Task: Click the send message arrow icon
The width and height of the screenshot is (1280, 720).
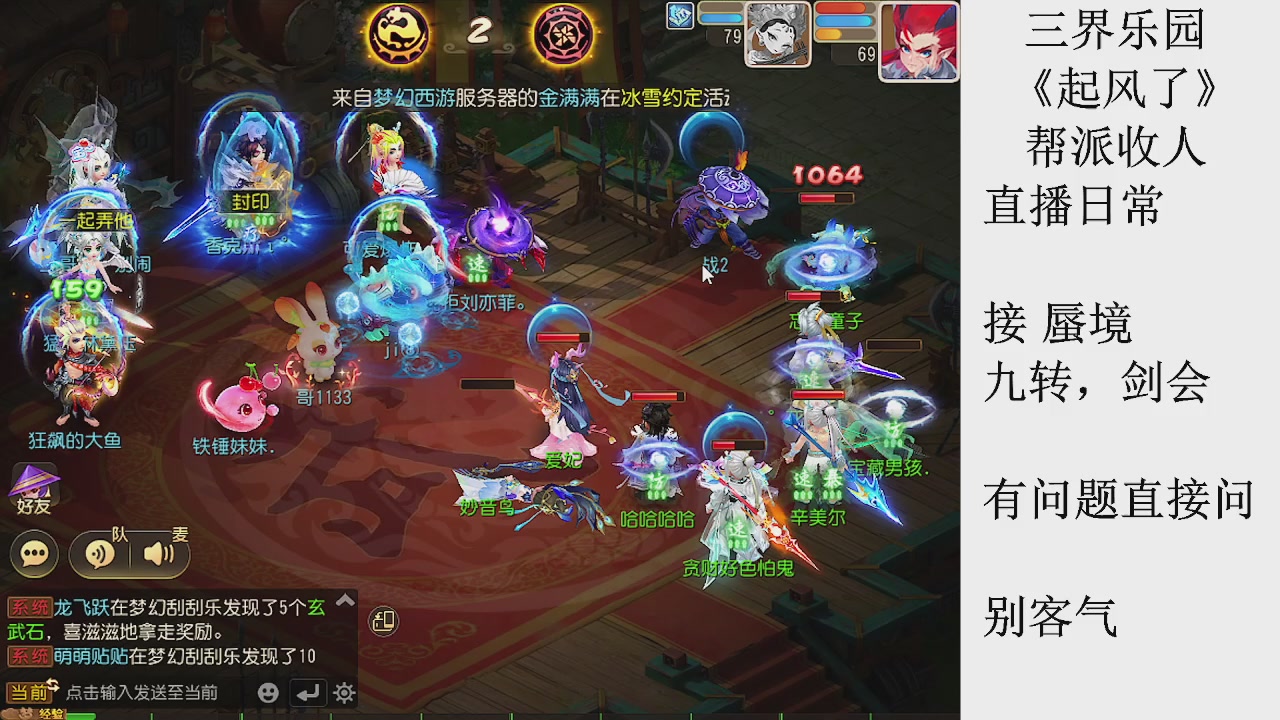Action: (306, 691)
